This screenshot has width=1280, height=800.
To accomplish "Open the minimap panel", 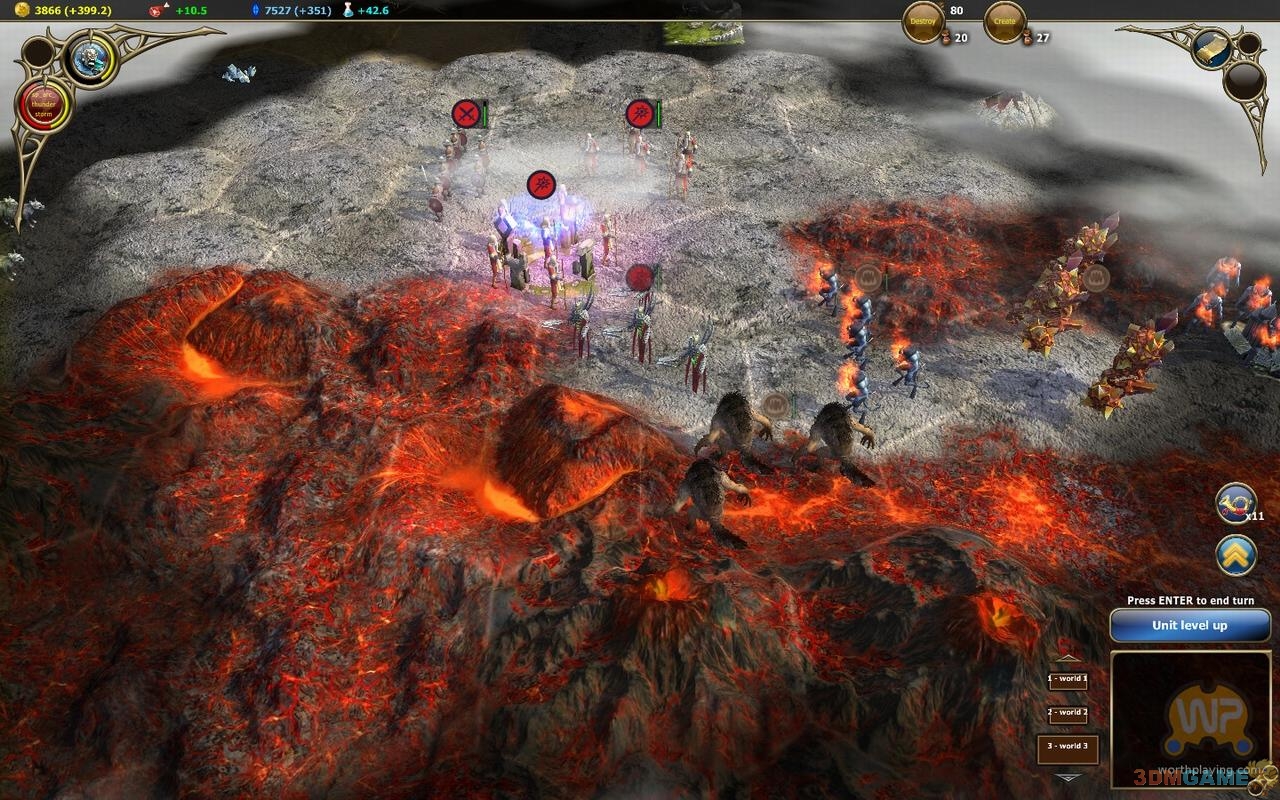I will point(1190,720).
